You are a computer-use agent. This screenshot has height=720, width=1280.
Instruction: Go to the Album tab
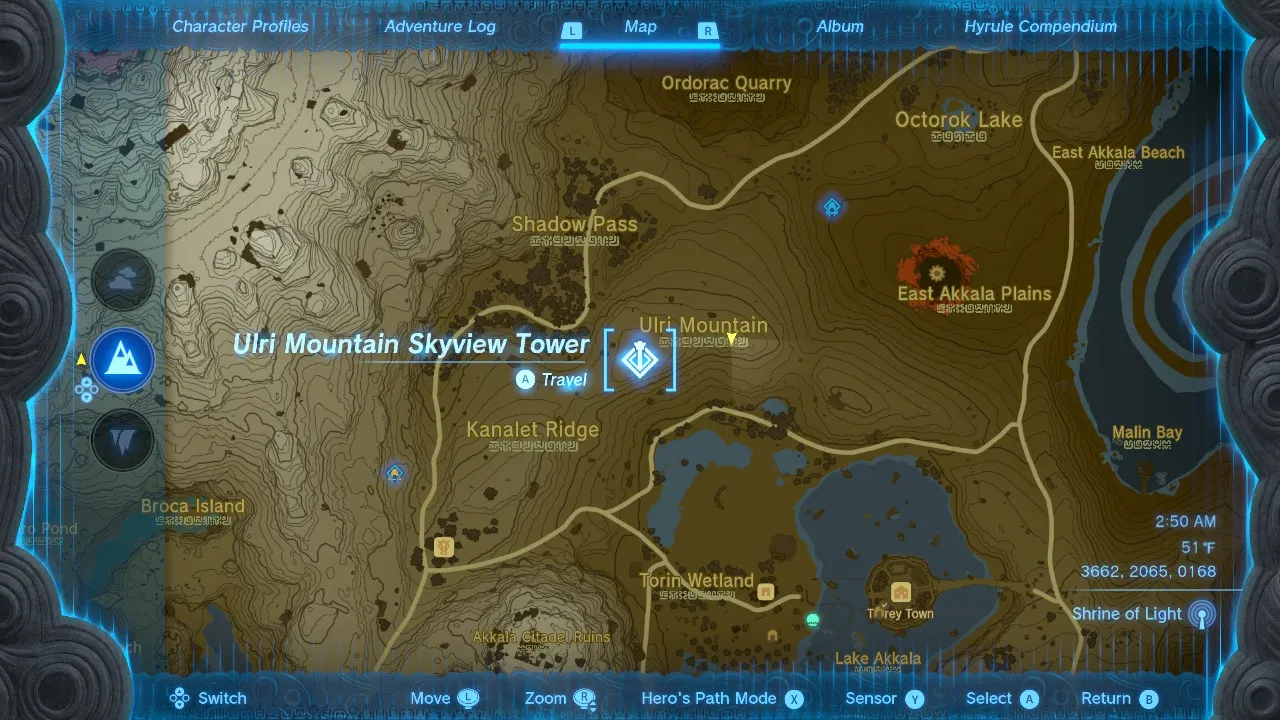[840, 27]
